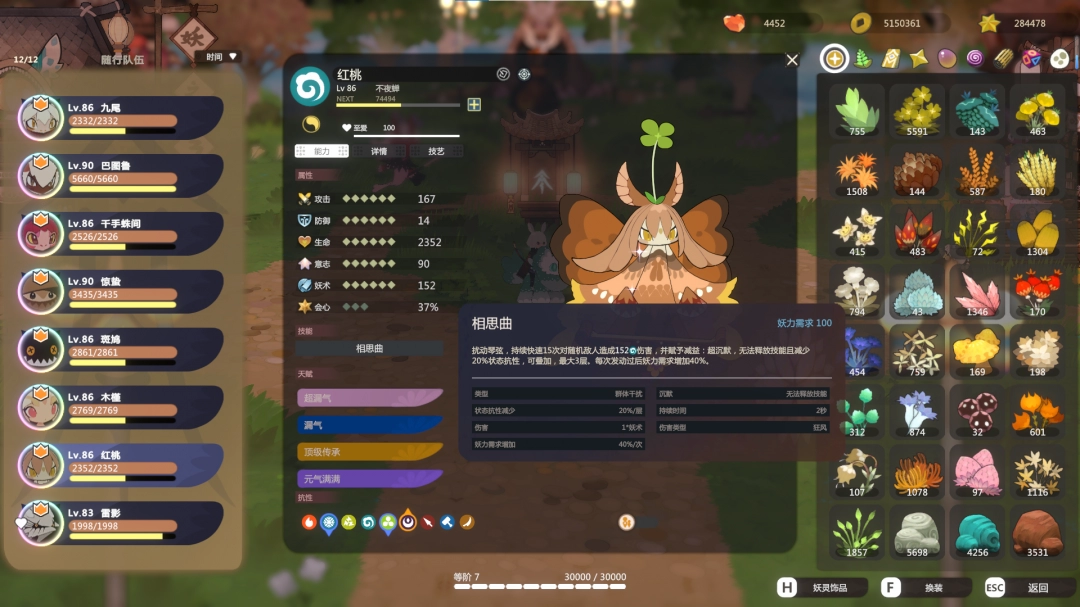This screenshot has width=1080, height=607.
Task: Select the spotted egg inventory category
Action: pyautogui.click(x=1059, y=59)
